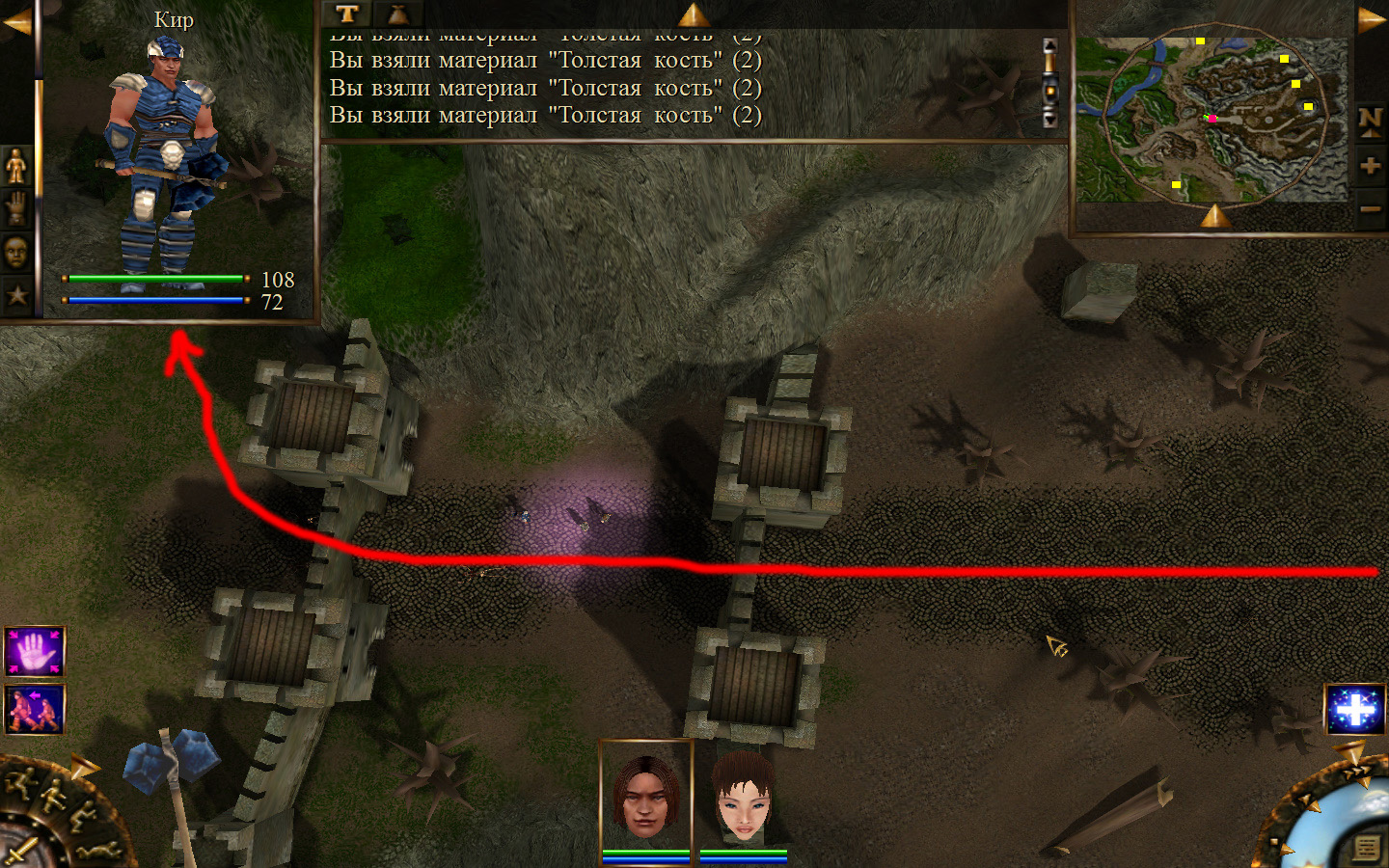Click the minimap
This screenshot has height=868, width=1389.
(1212, 120)
